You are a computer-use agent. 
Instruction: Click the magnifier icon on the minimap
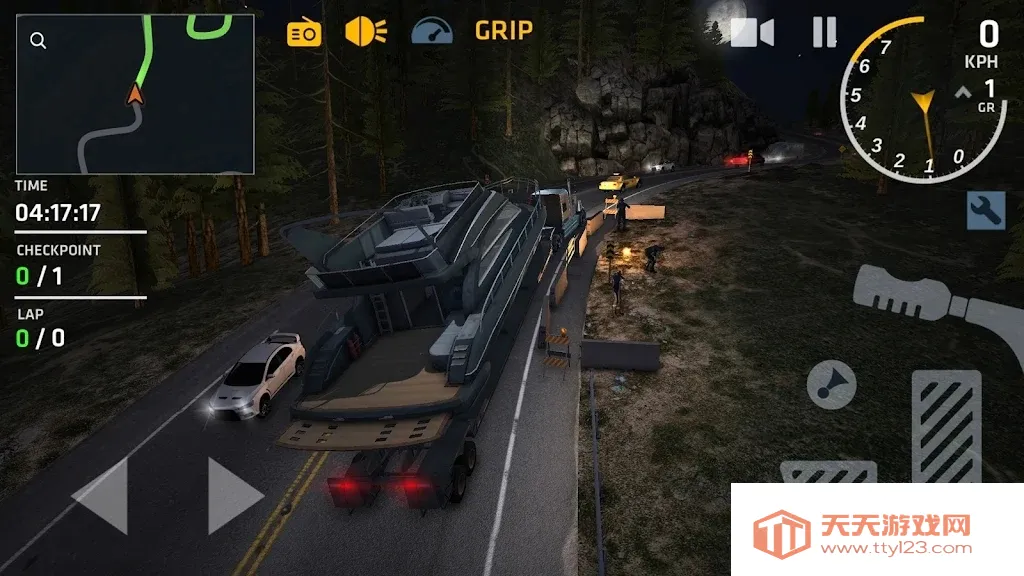[38, 41]
